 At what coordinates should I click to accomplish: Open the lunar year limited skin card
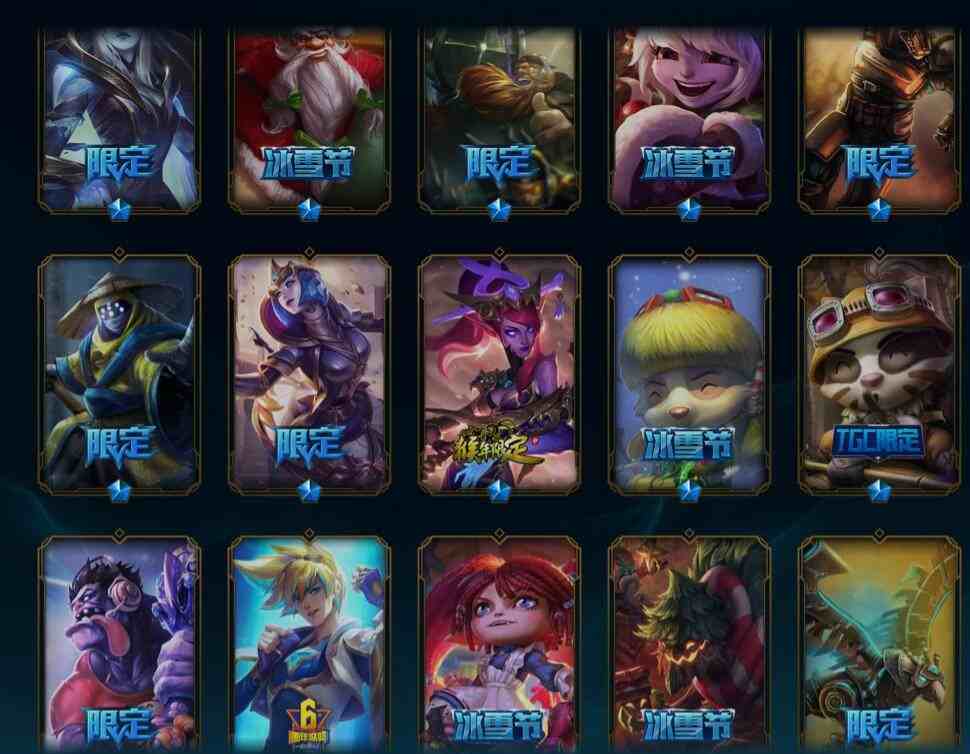499,374
